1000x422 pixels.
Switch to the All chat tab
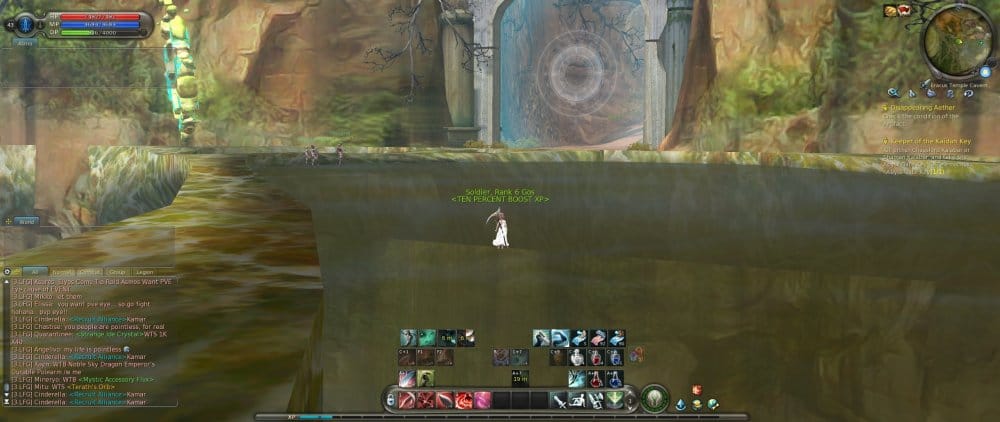click(x=34, y=271)
